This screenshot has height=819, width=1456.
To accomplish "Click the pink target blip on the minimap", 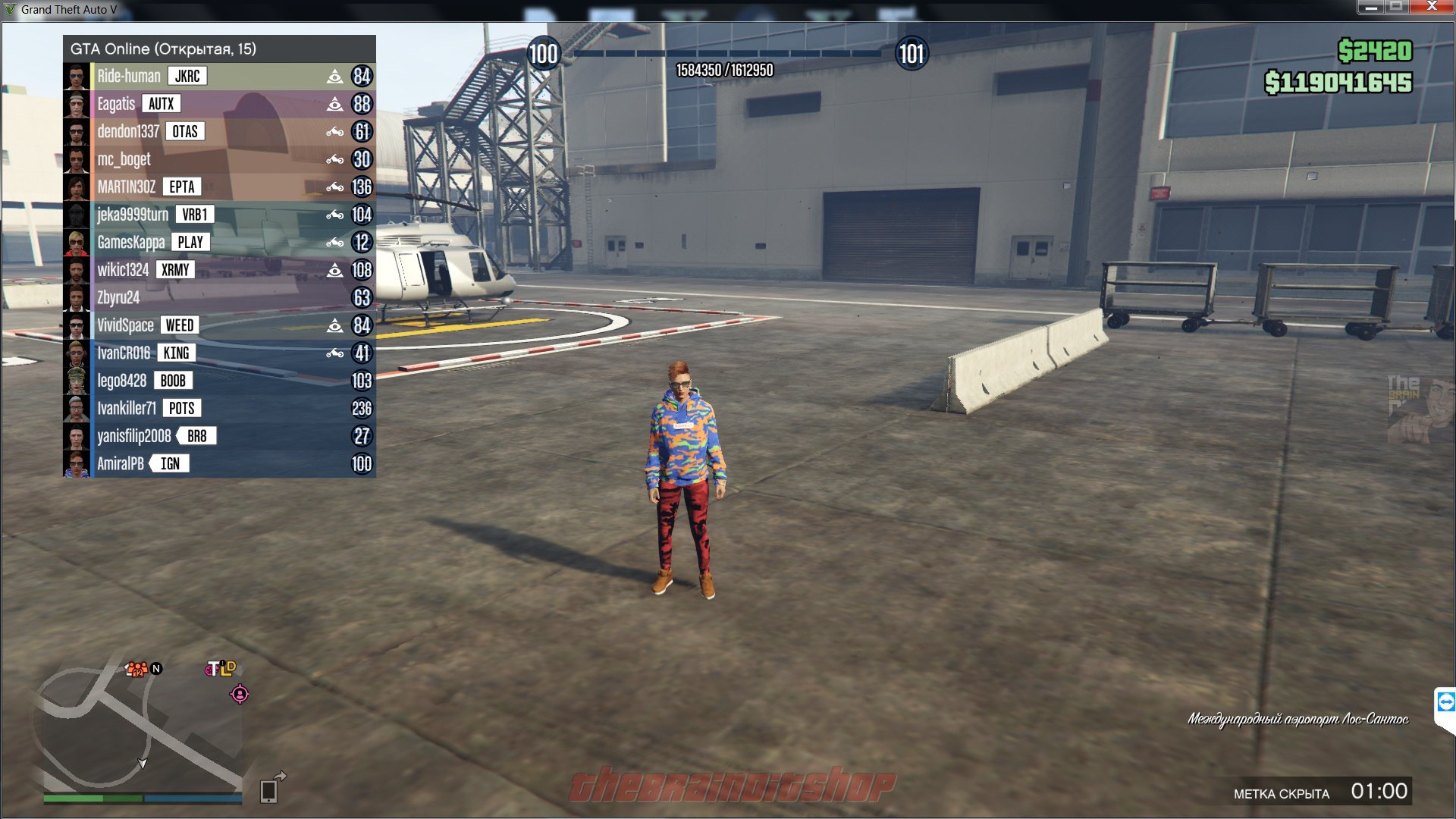I will point(240,694).
